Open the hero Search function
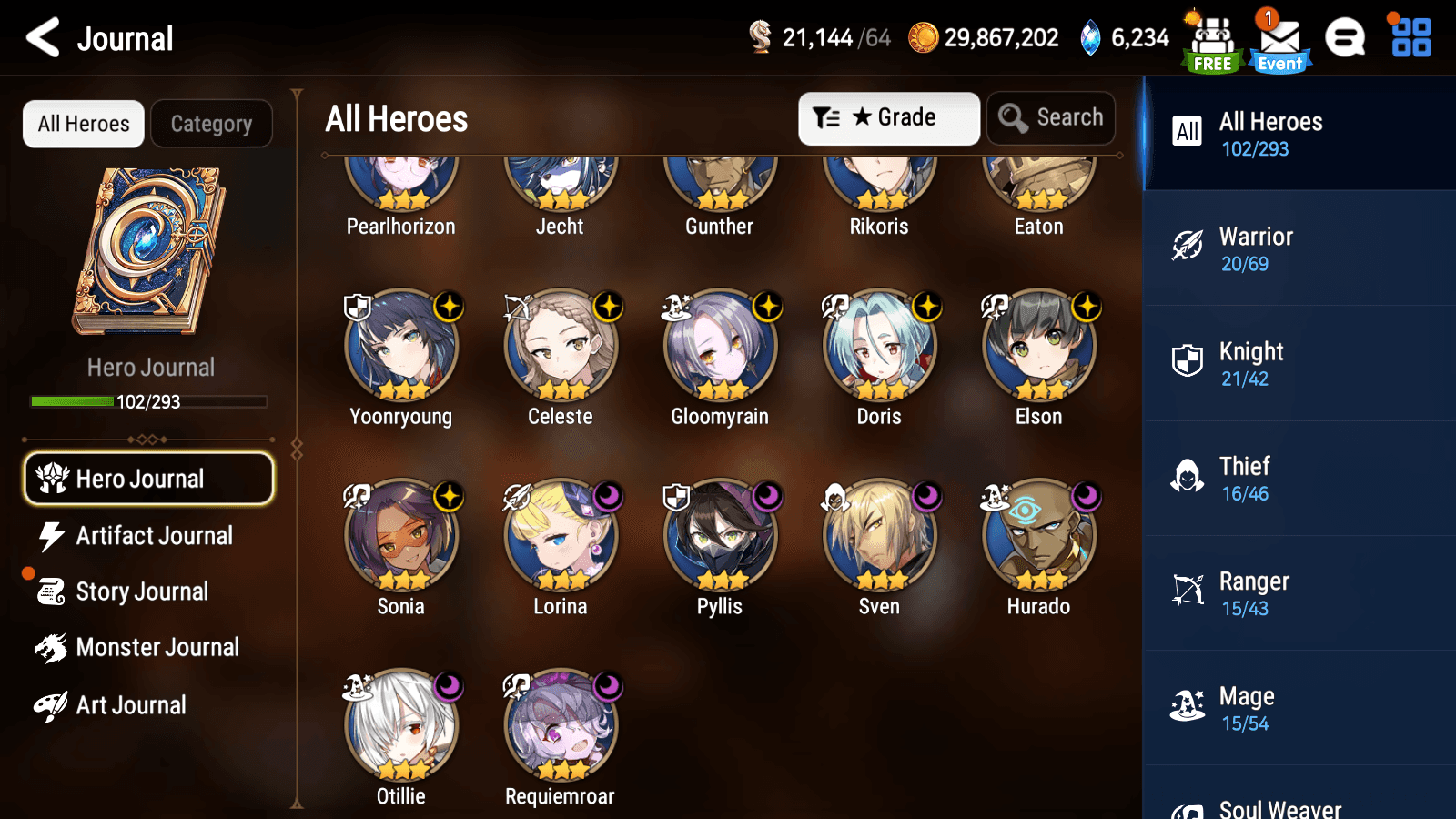The height and width of the screenshot is (819, 1456). point(1051,117)
